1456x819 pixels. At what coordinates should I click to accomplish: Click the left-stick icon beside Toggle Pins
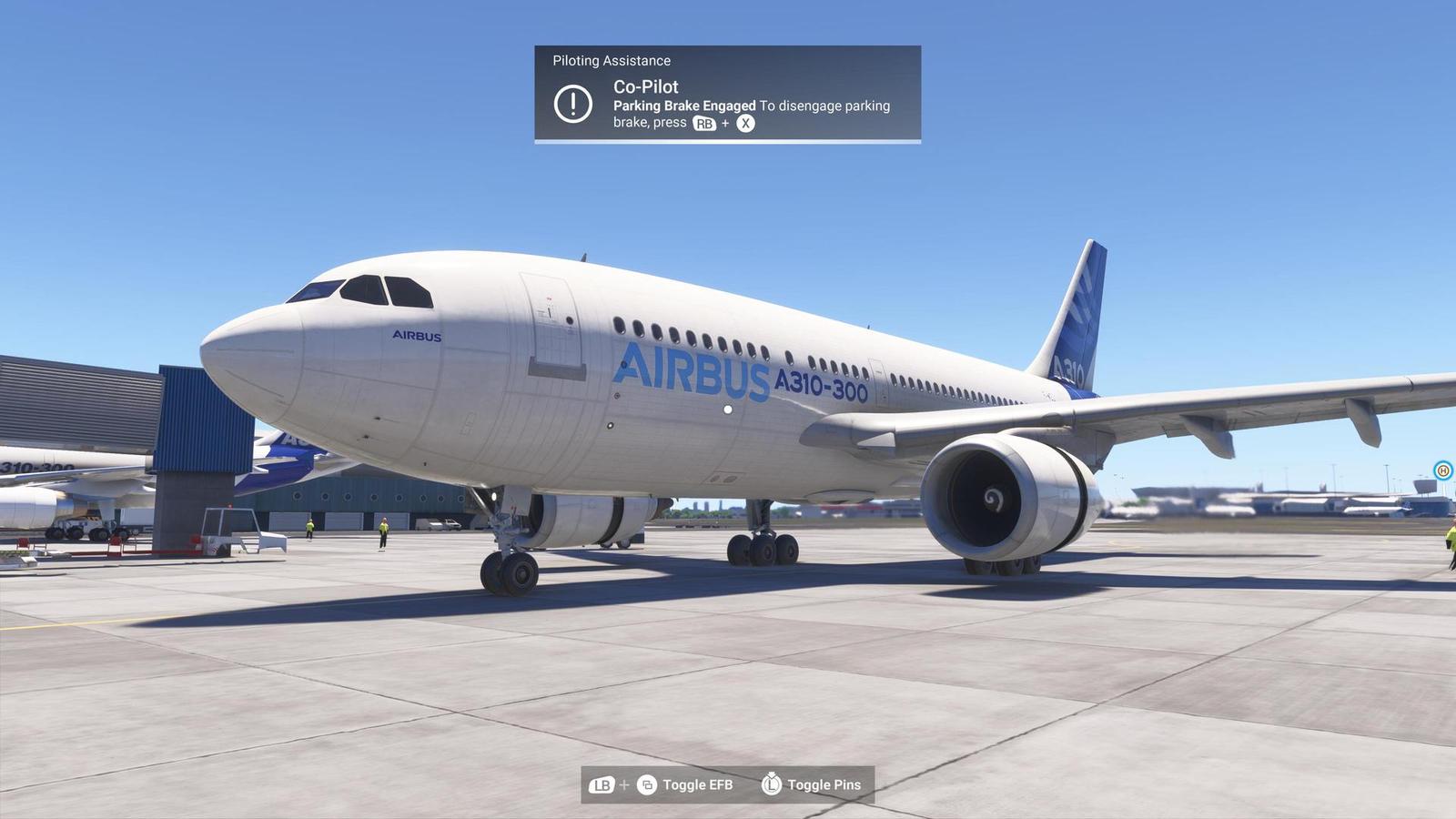[x=772, y=784]
